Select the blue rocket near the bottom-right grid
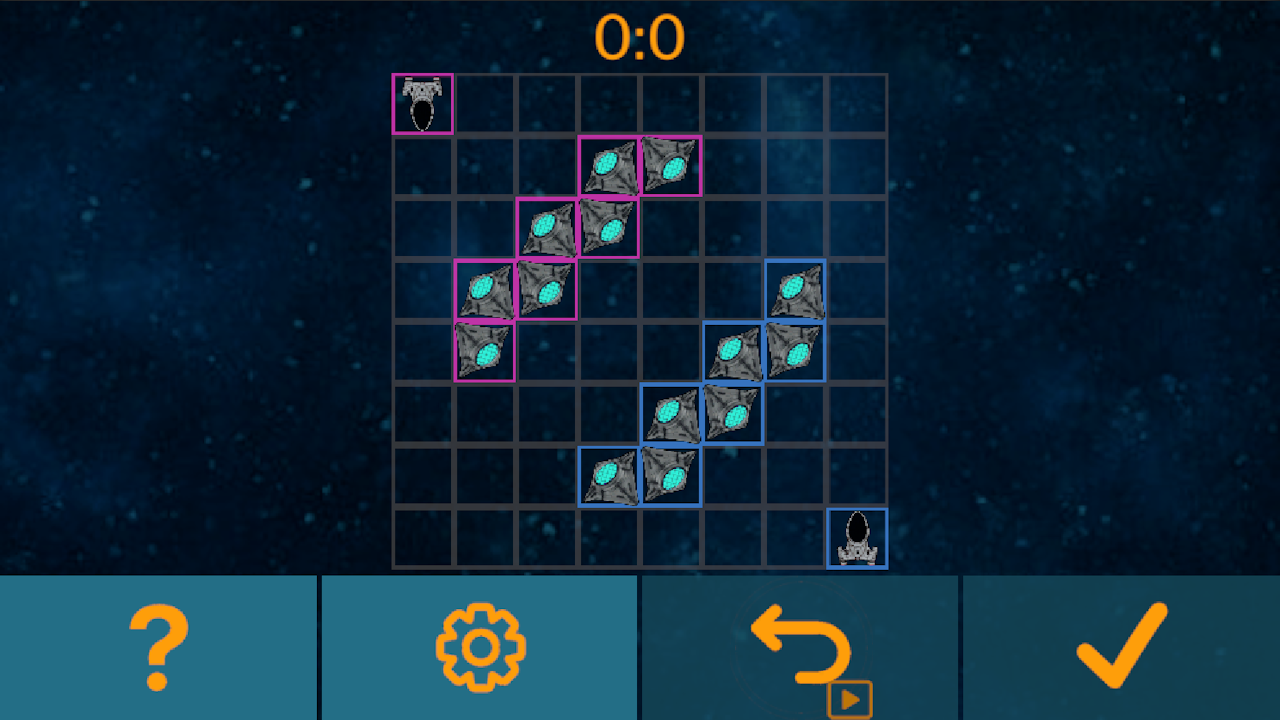 857,537
